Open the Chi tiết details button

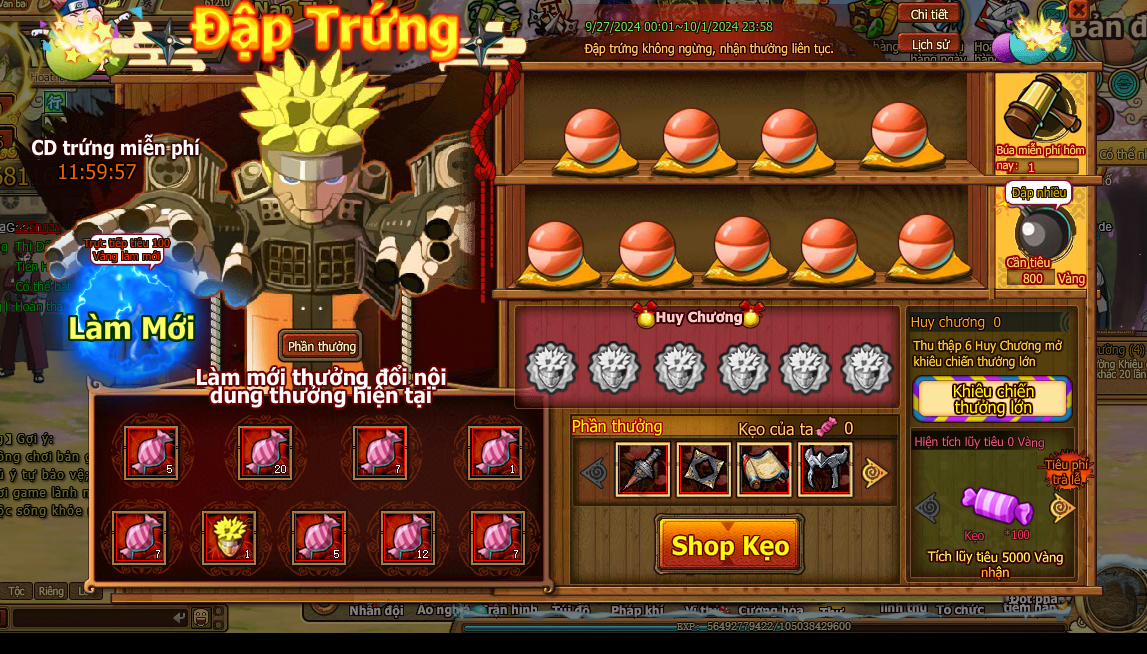929,15
